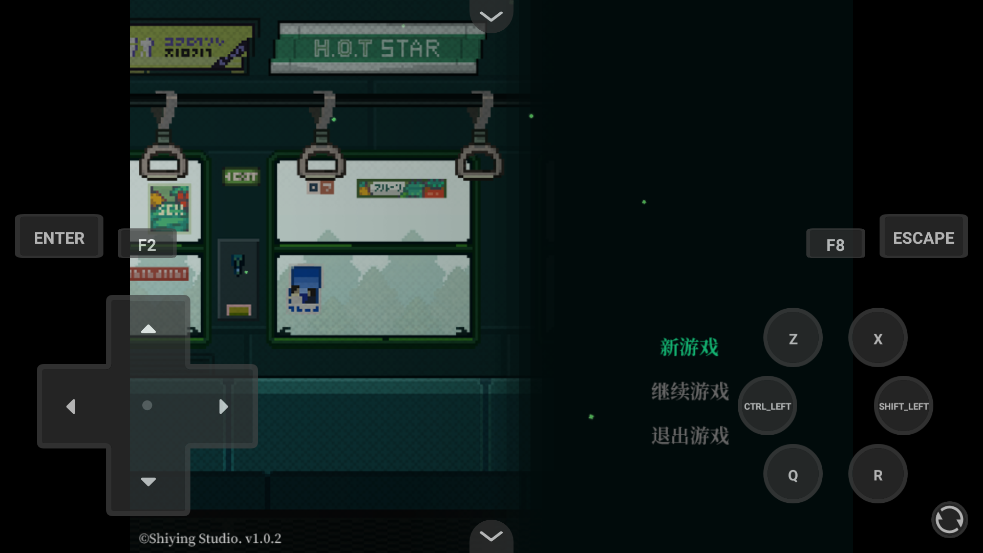Tap the d-pad down arrow
Screen dimensions: 983x553
[x=148, y=482]
